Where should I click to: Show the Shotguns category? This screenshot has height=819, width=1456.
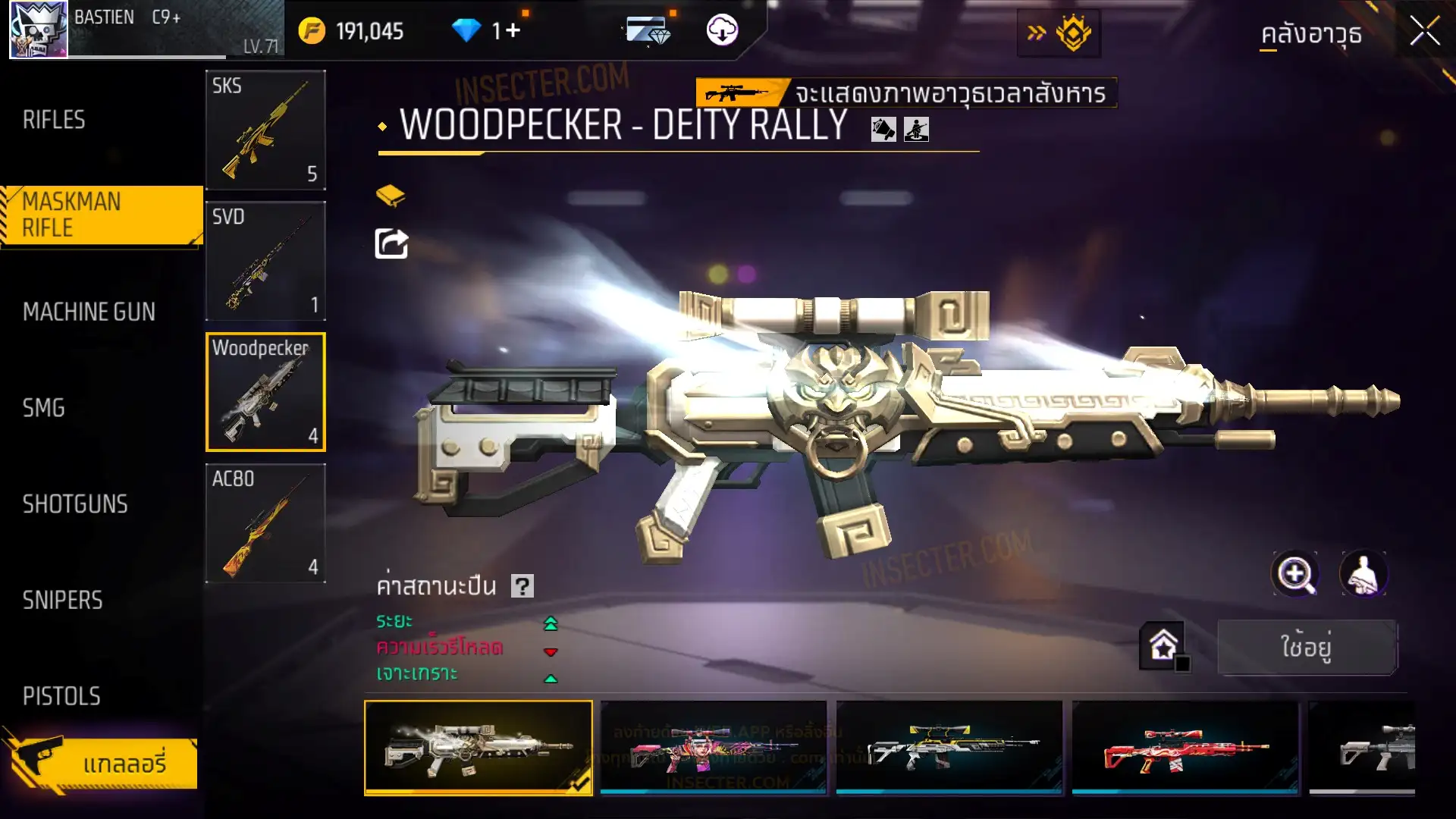pos(75,504)
